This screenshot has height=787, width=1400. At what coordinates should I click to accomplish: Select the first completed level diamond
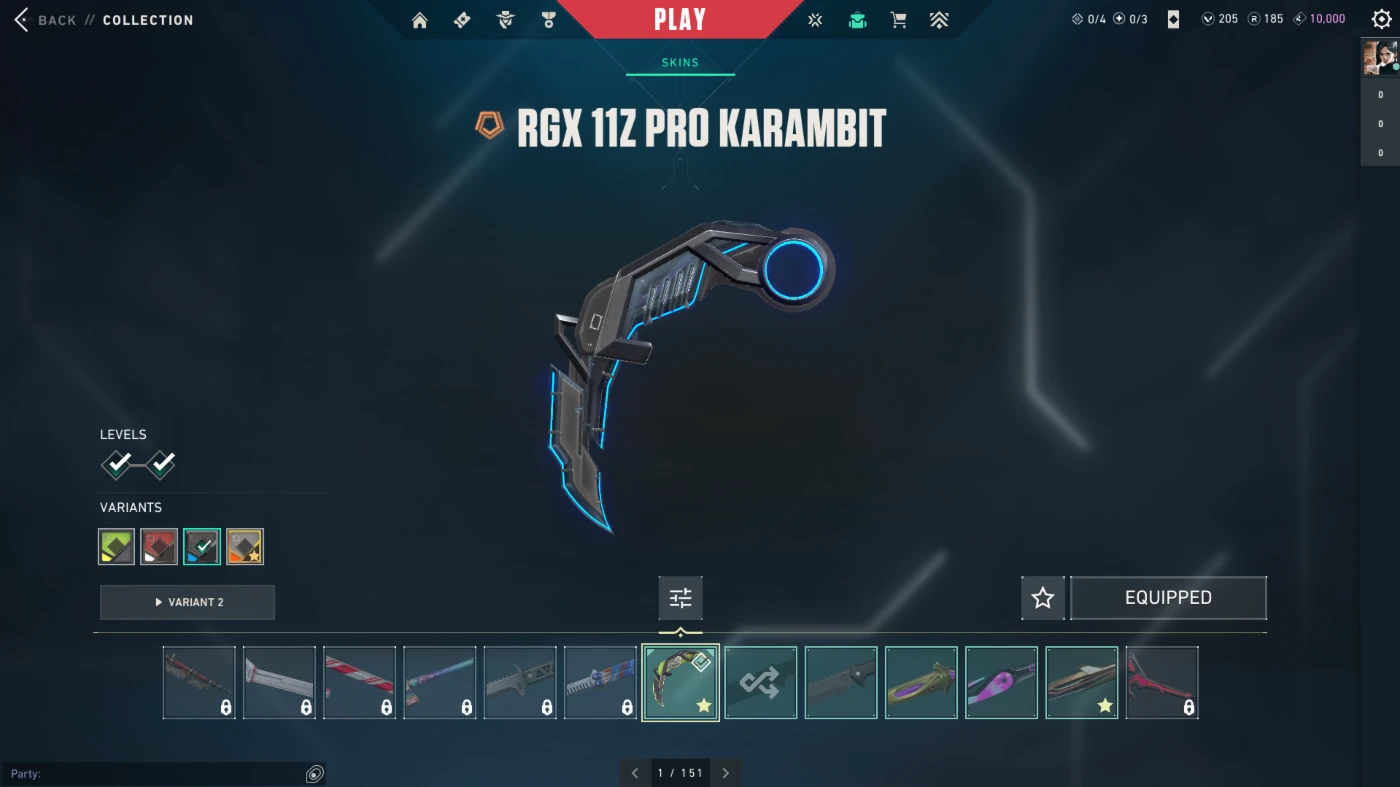(x=118, y=464)
